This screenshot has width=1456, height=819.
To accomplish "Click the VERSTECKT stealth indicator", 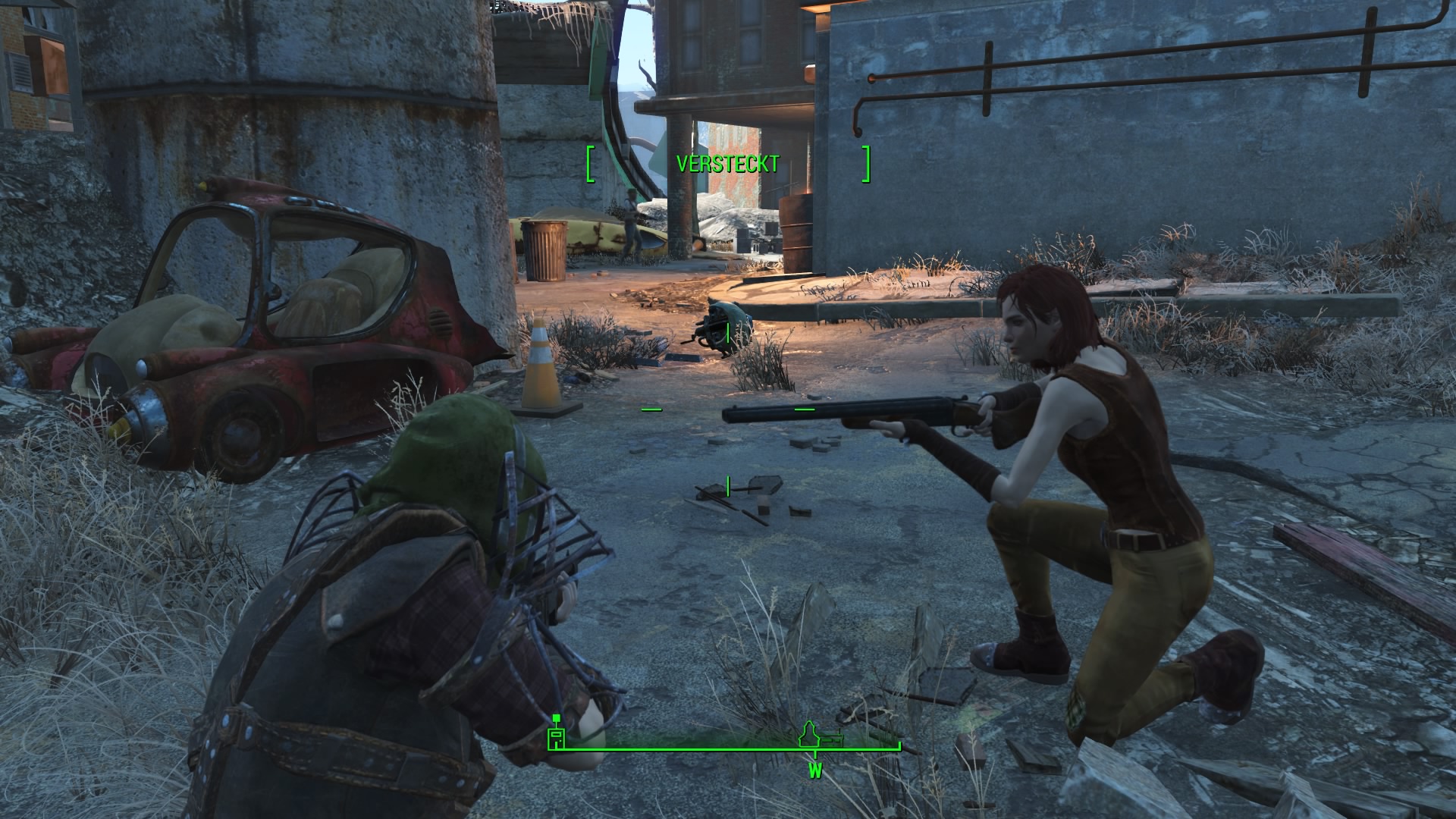I will (727, 165).
